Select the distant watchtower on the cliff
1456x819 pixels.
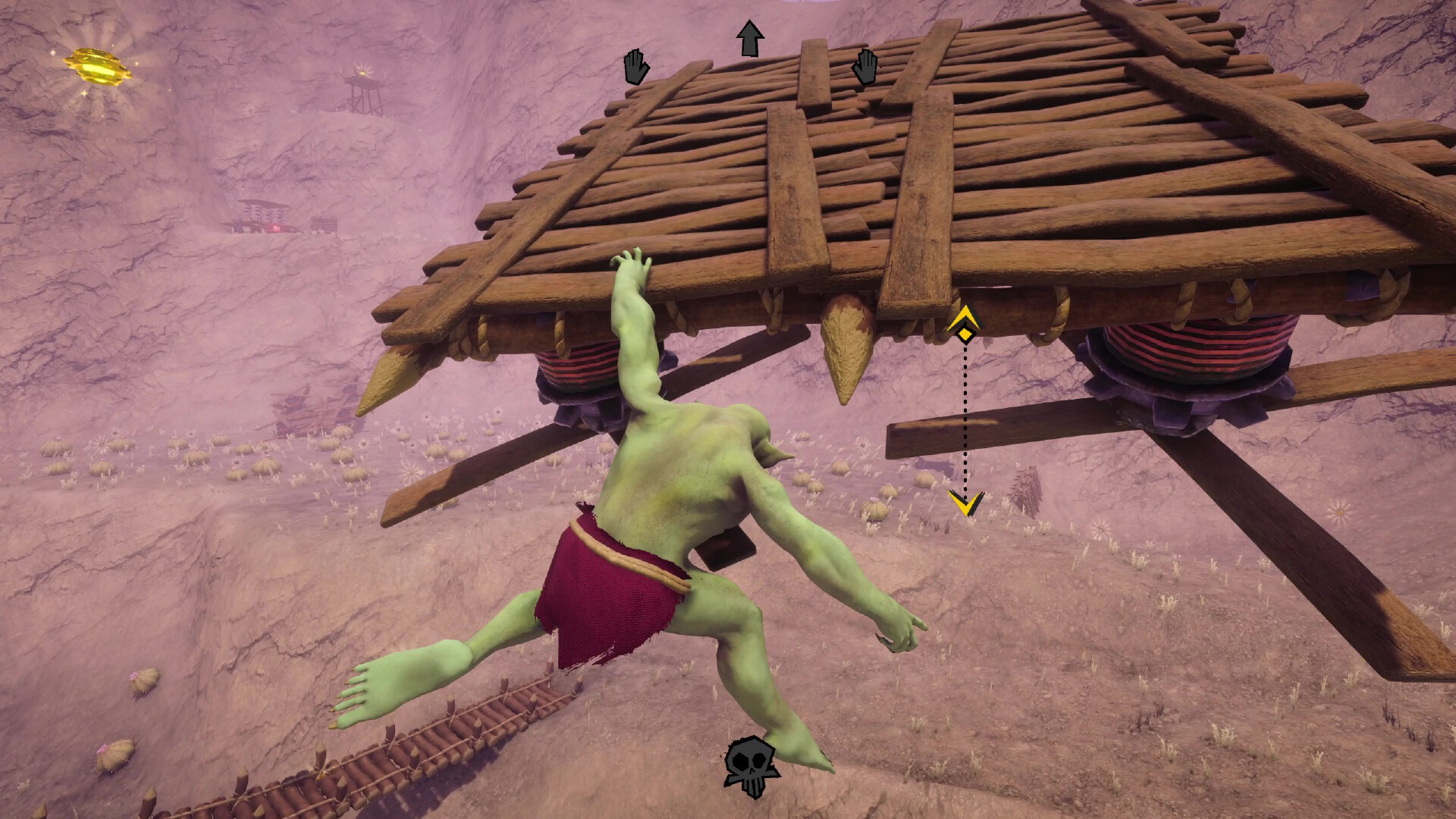click(362, 89)
